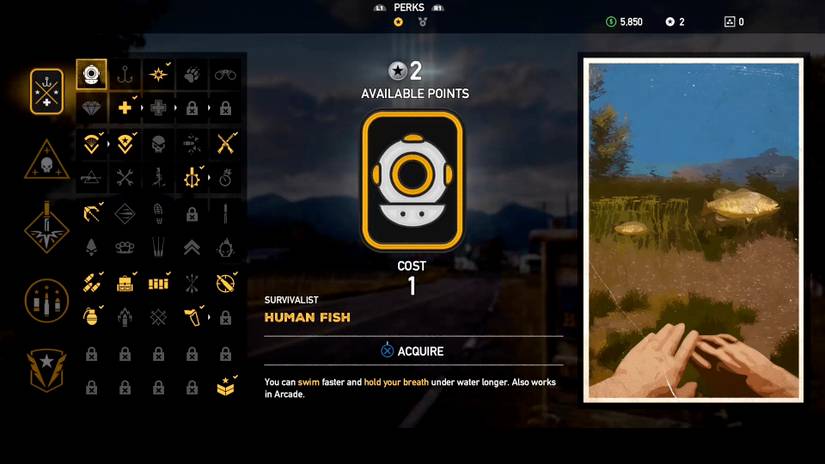Select the diving helmet perk icon
The height and width of the screenshot is (464, 825).
[x=91, y=74]
